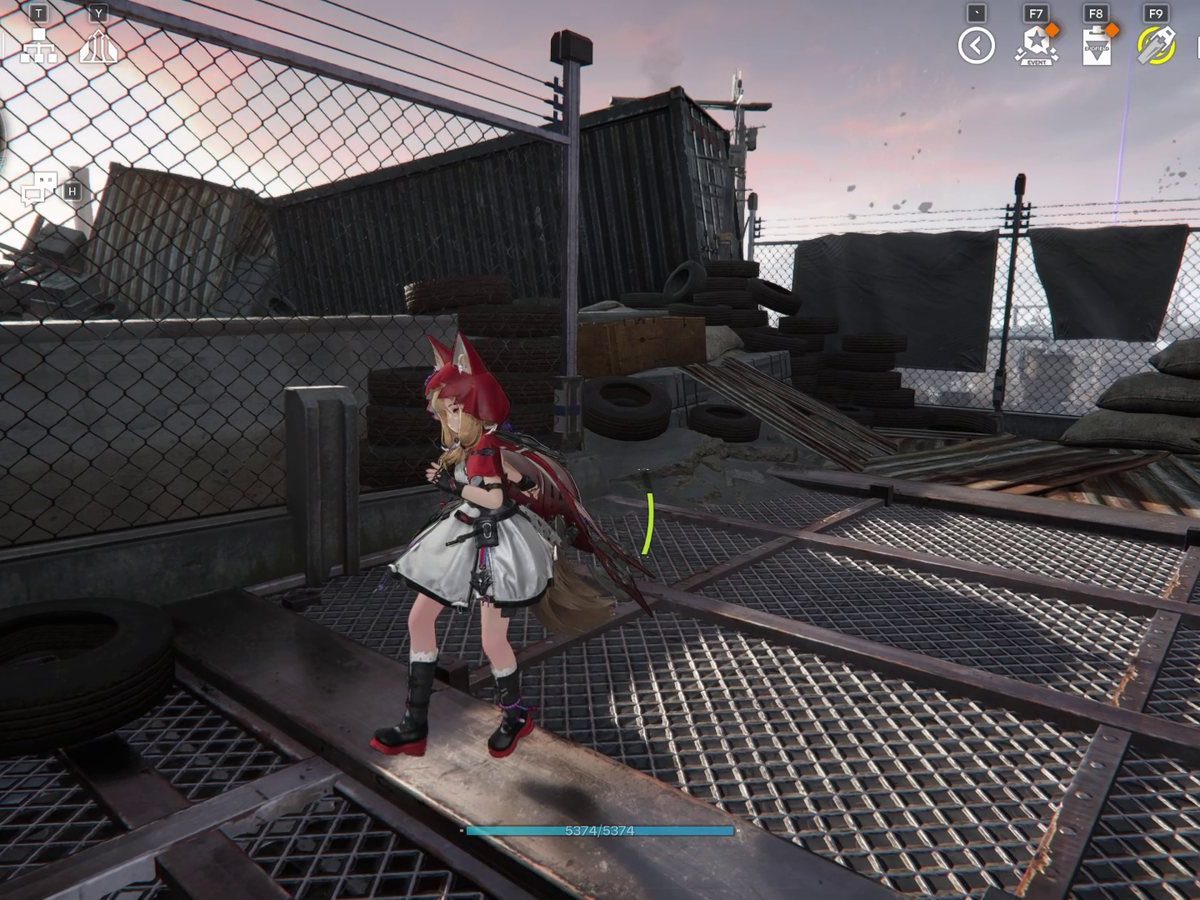Open the stacked arrow-peaks icon
1200x900 pixels.
pos(98,47)
